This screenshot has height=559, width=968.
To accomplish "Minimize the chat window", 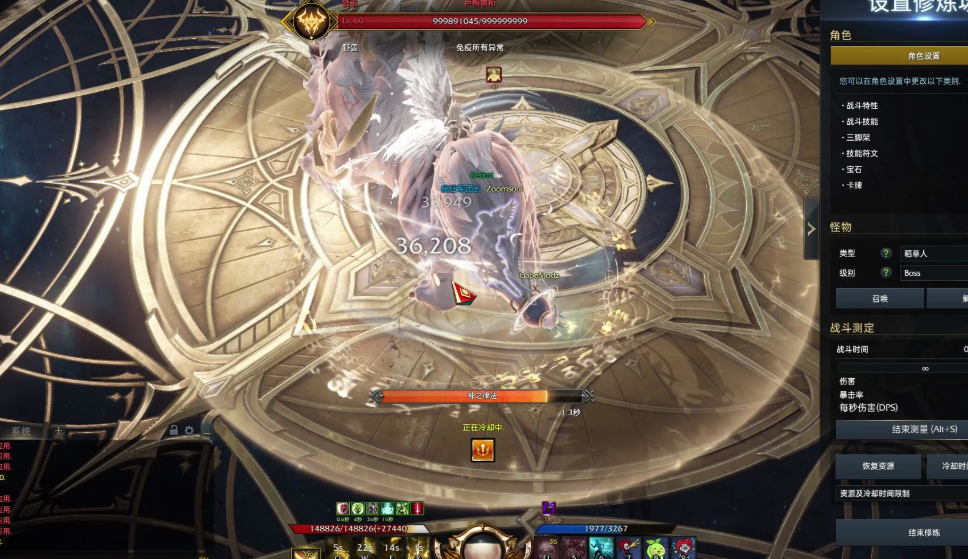I will 206,431.
